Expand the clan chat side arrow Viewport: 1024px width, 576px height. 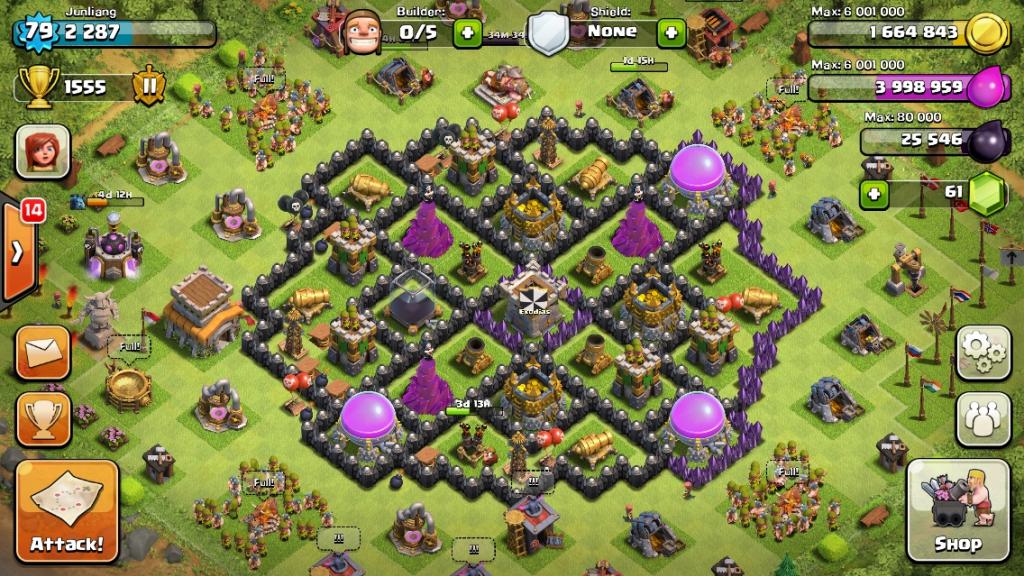[17, 252]
